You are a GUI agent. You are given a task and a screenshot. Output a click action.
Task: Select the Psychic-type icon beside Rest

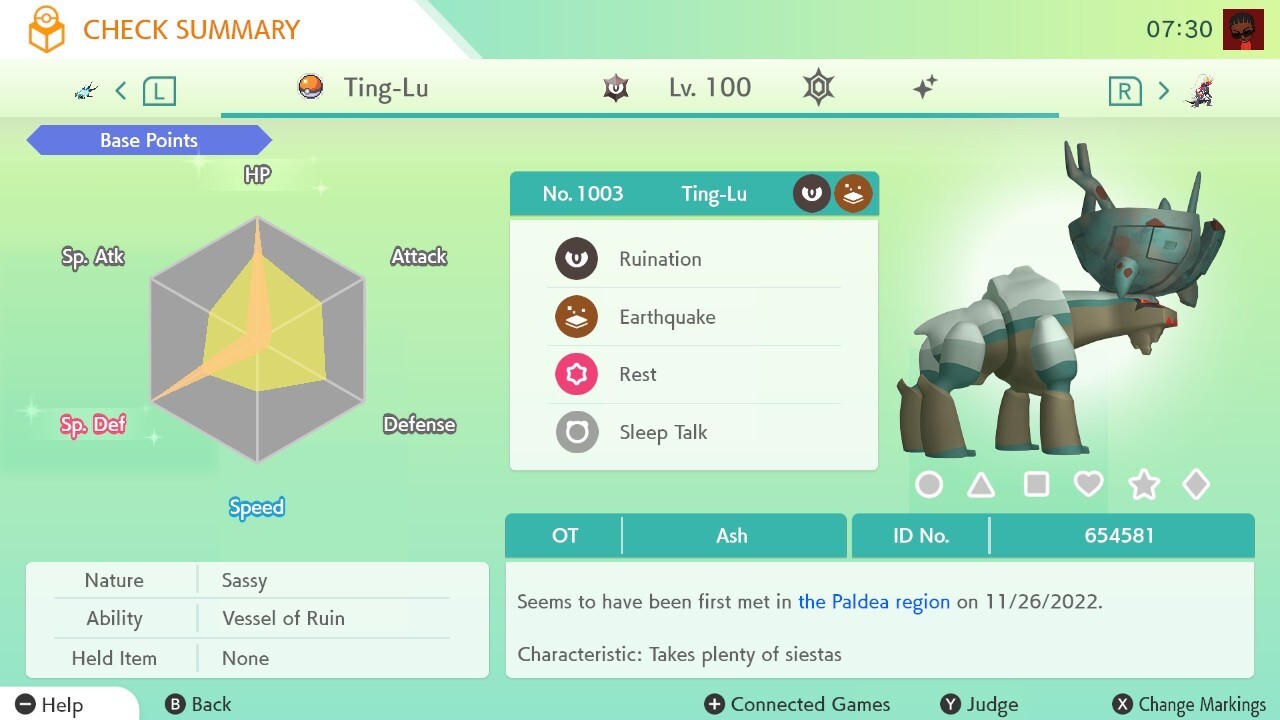(576, 374)
